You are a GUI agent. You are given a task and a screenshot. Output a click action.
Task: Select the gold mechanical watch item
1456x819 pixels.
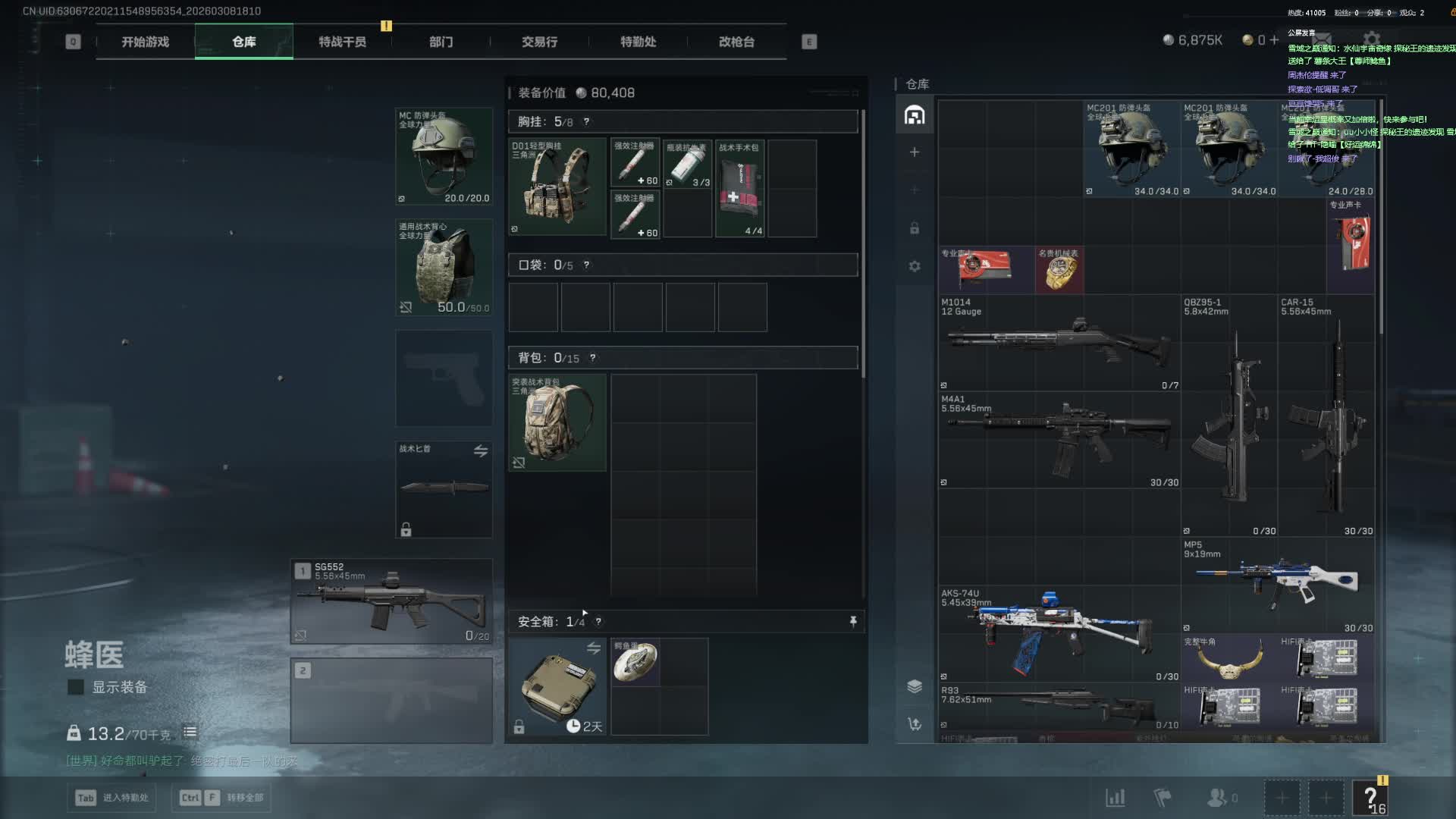click(x=1059, y=270)
